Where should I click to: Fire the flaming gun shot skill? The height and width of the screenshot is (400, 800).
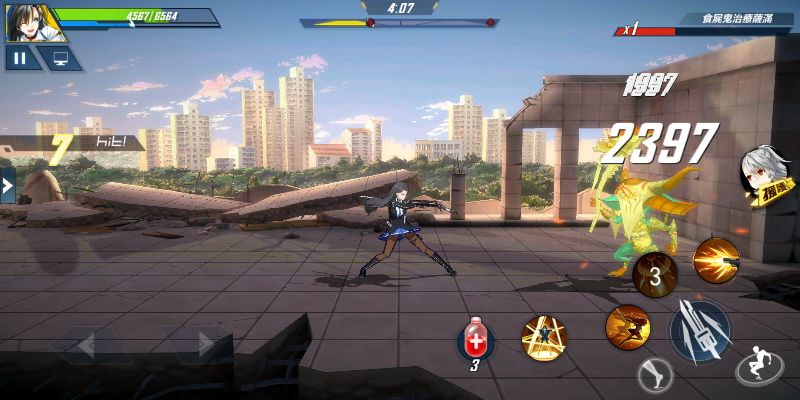click(x=716, y=260)
